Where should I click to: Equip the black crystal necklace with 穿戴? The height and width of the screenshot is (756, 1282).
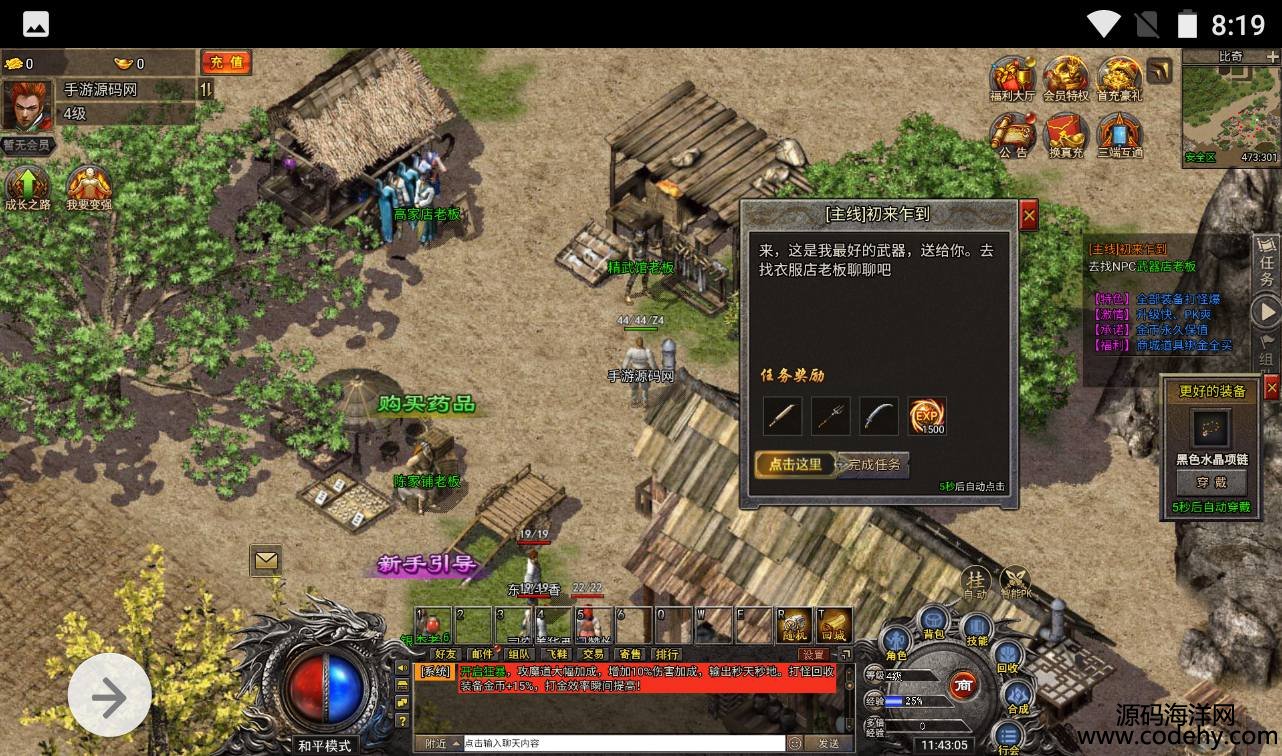[x=1211, y=482]
